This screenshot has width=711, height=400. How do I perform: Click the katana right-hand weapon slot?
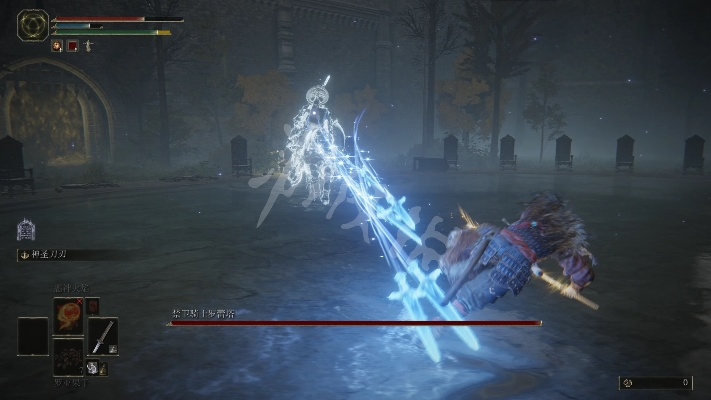pos(102,336)
